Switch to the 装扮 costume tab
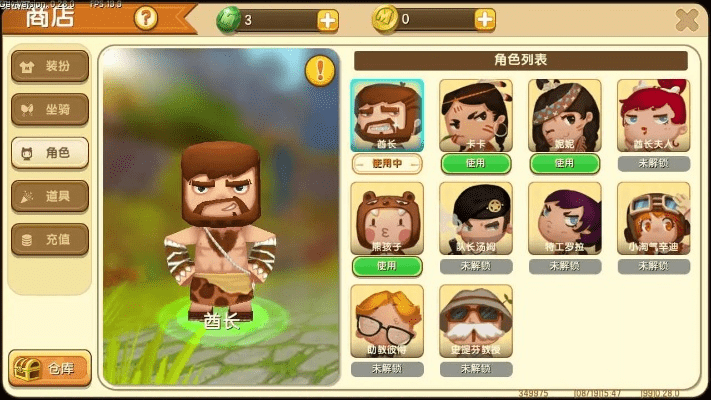 pyautogui.click(x=49, y=67)
